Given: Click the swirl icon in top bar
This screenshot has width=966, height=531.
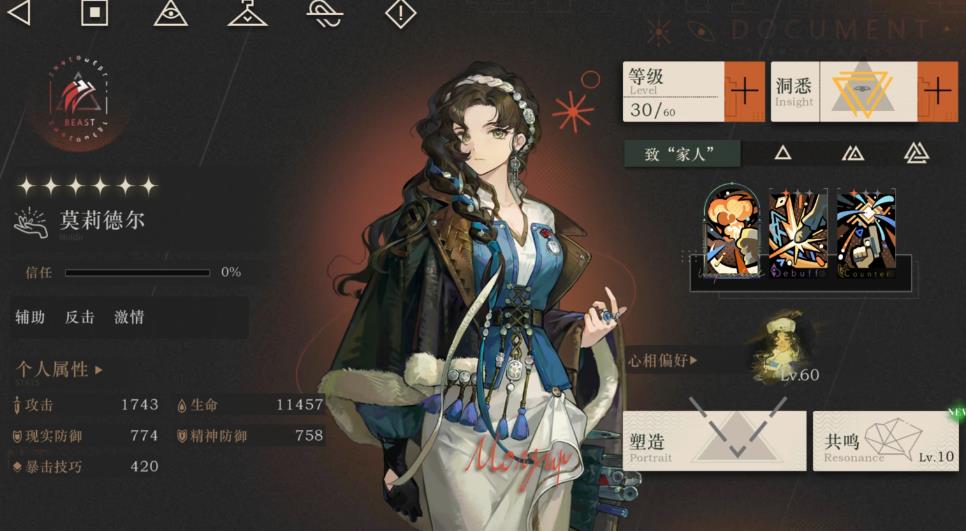Looking at the screenshot, I should [324, 13].
